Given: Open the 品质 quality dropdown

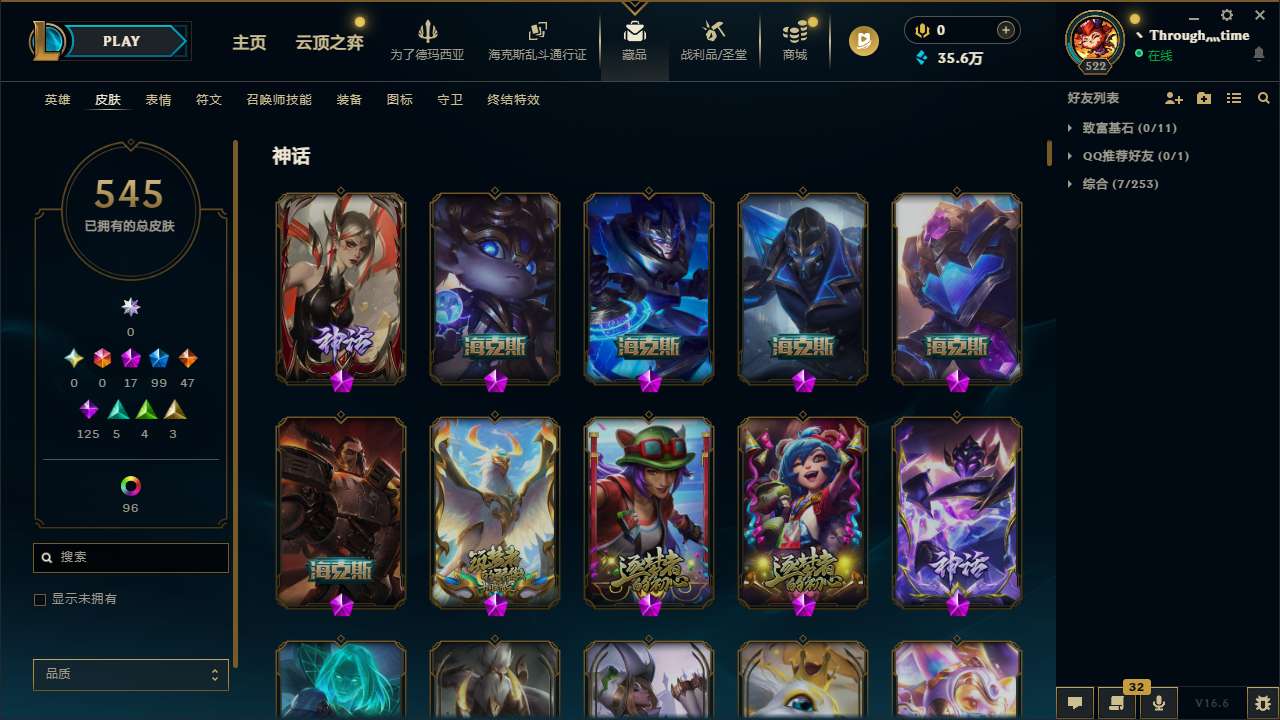Looking at the screenshot, I should [130, 674].
